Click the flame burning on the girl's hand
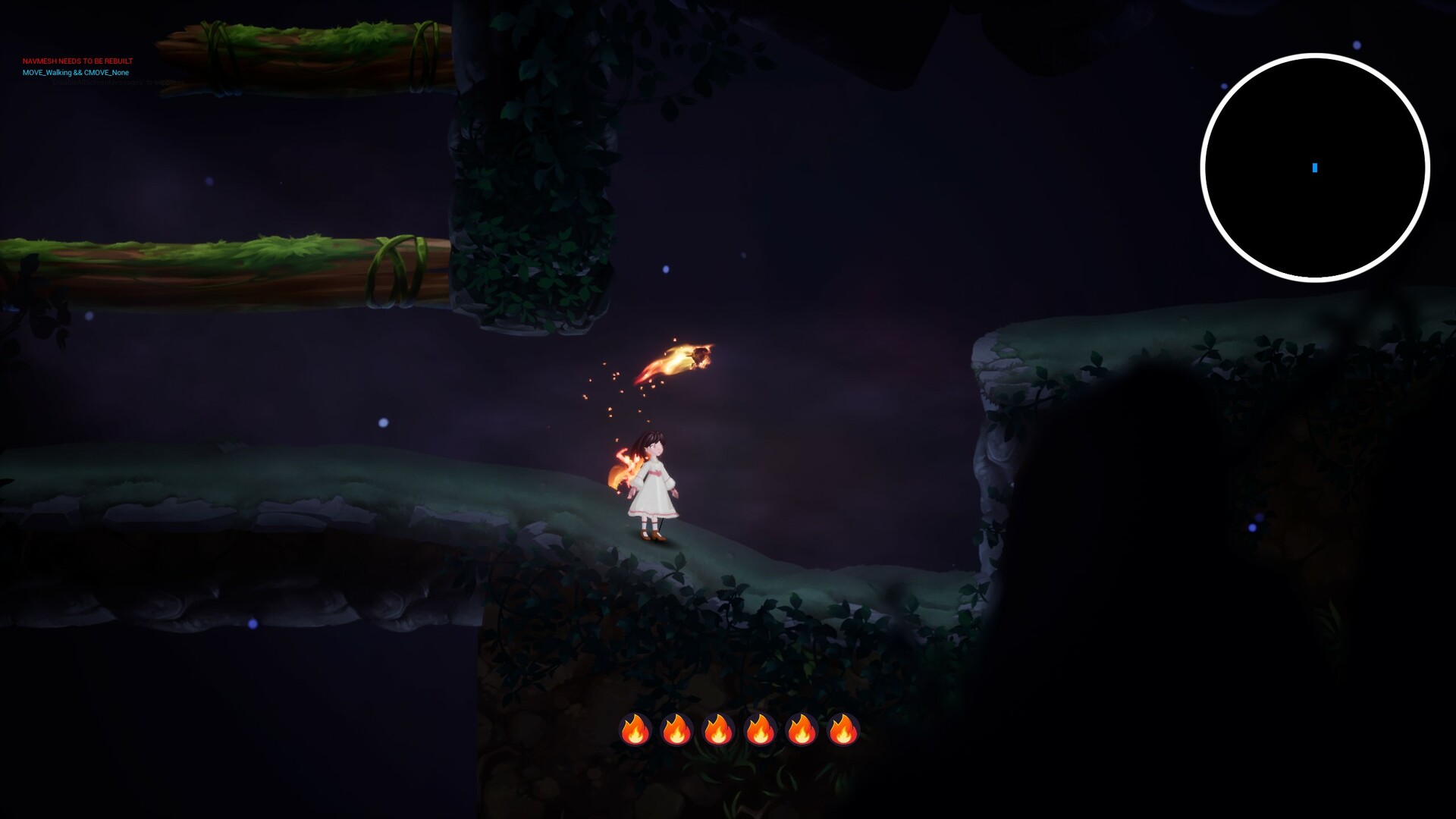1456x819 pixels. coord(622,466)
